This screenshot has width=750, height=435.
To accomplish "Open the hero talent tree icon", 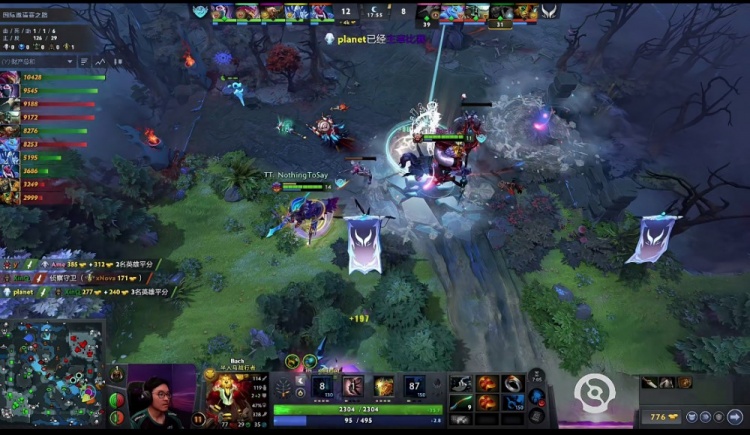I will (284, 387).
